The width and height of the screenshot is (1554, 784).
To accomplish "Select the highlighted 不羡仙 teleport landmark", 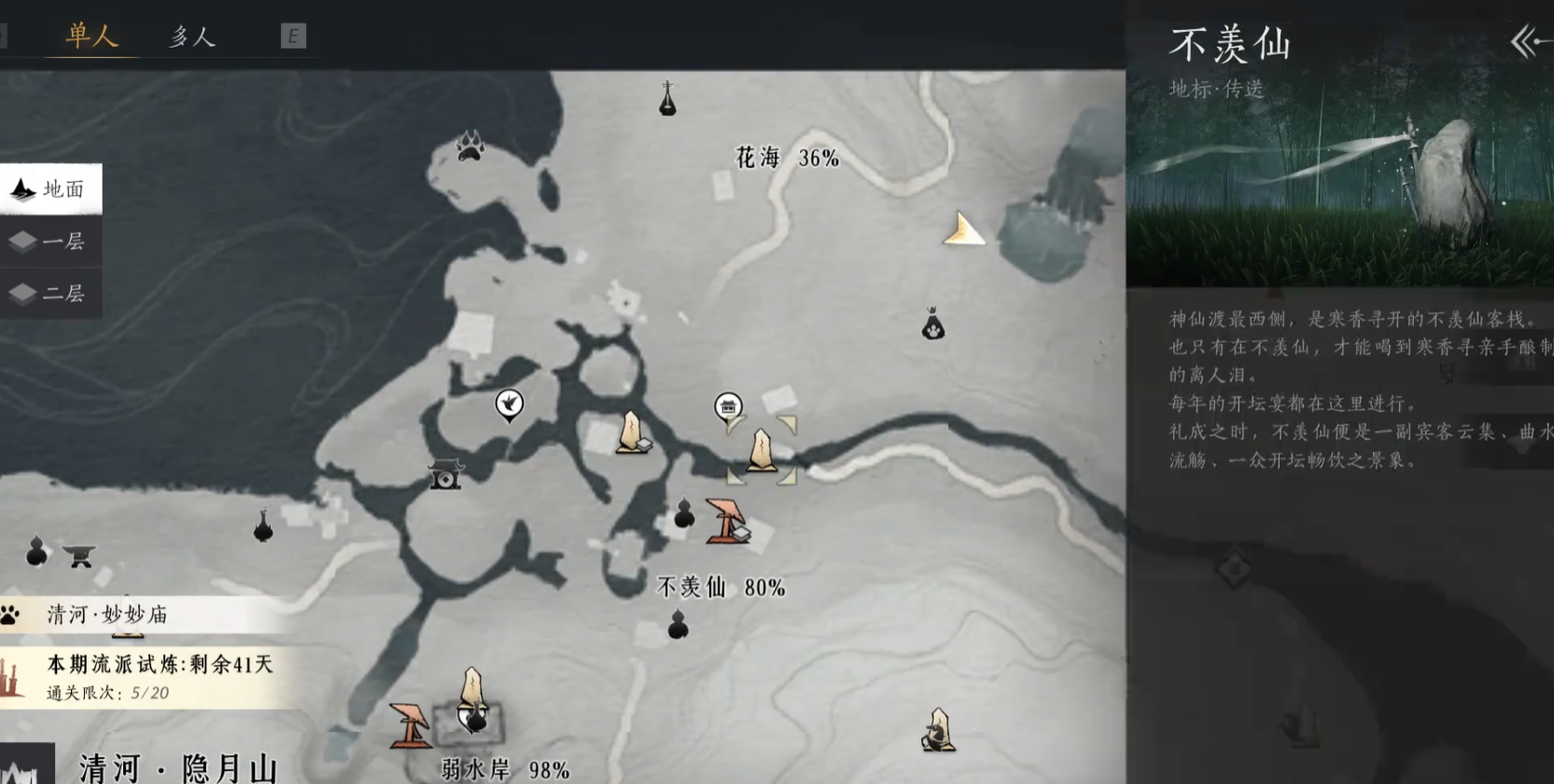I will point(762,451).
